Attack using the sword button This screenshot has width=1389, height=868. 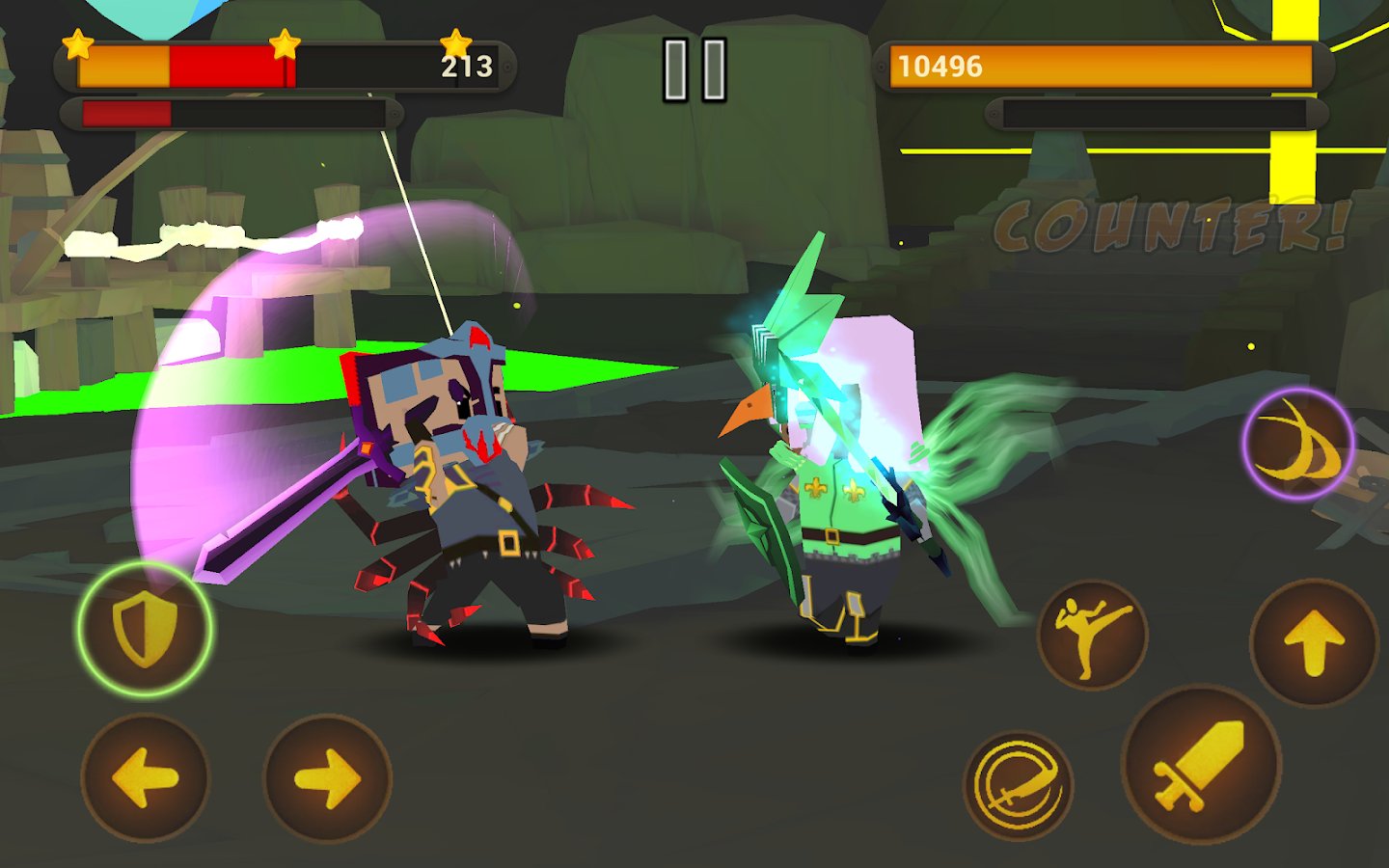1202,764
